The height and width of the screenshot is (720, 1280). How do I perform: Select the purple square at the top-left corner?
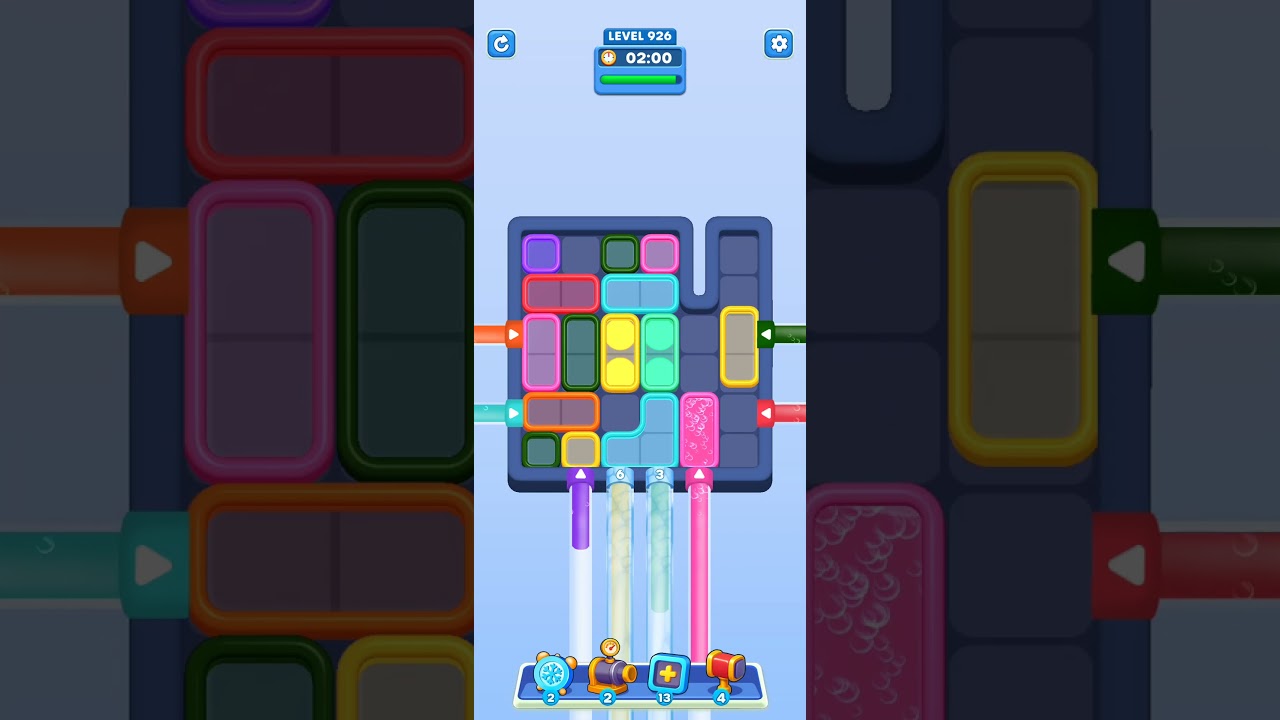tap(541, 253)
